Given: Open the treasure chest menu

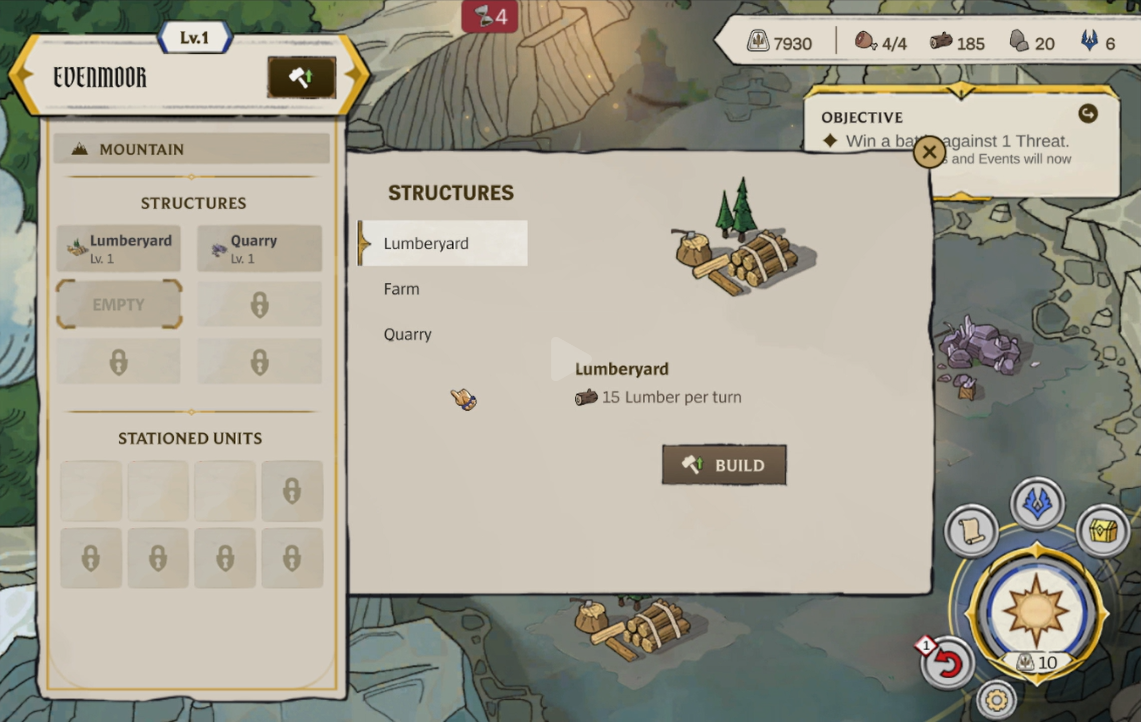Looking at the screenshot, I should 1103,531.
